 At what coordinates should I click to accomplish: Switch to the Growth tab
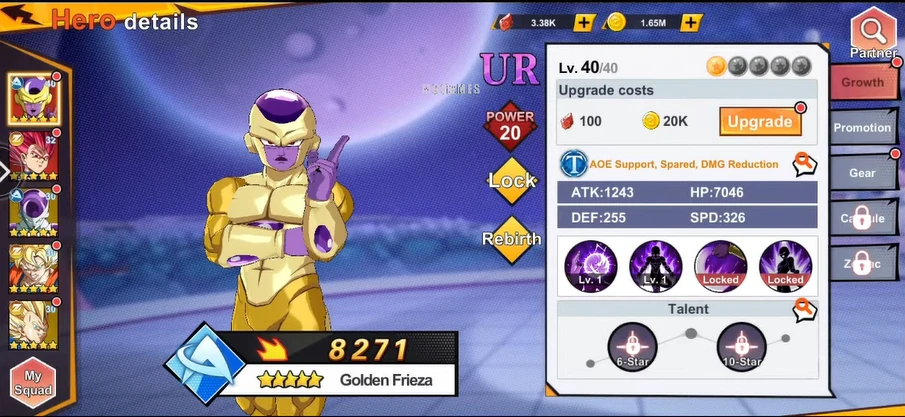click(x=863, y=82)
